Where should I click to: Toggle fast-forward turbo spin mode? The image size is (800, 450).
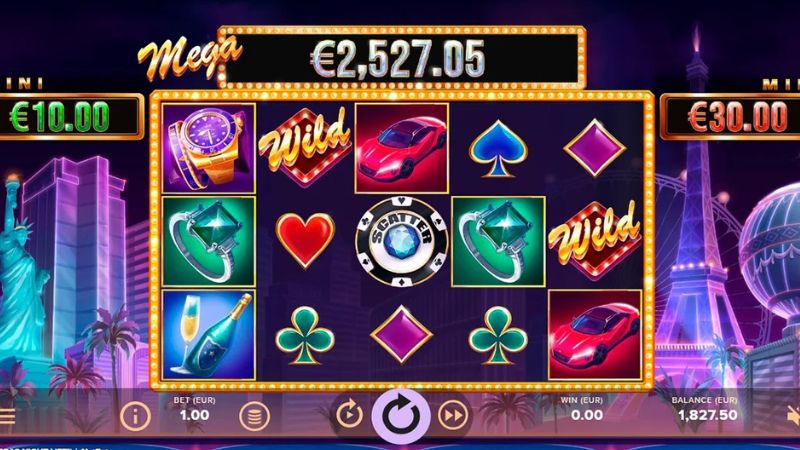pyautogui.click(x=453, y=414)
